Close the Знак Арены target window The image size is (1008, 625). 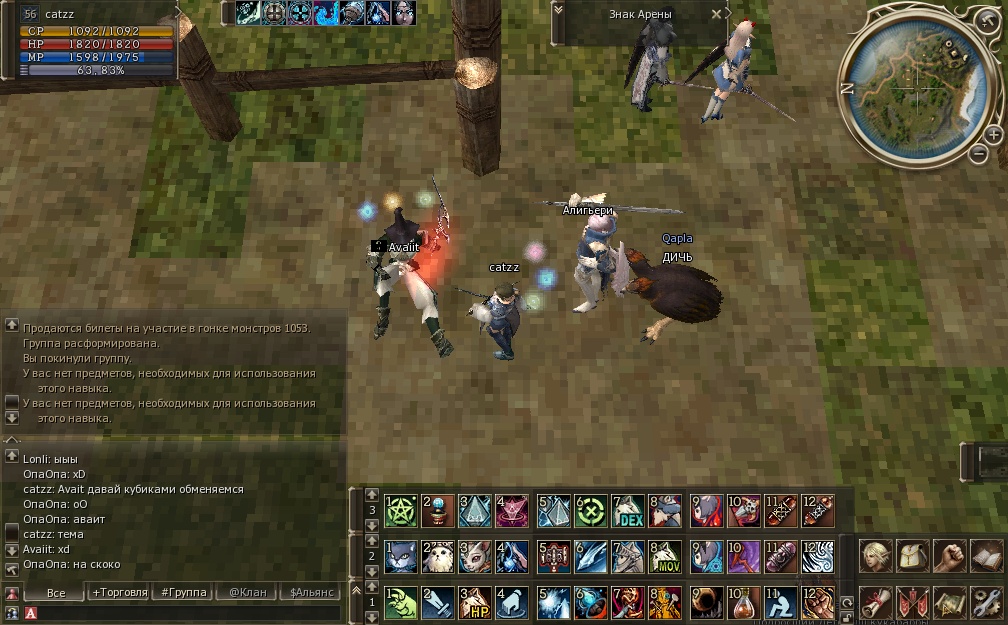tap(715, 14)
